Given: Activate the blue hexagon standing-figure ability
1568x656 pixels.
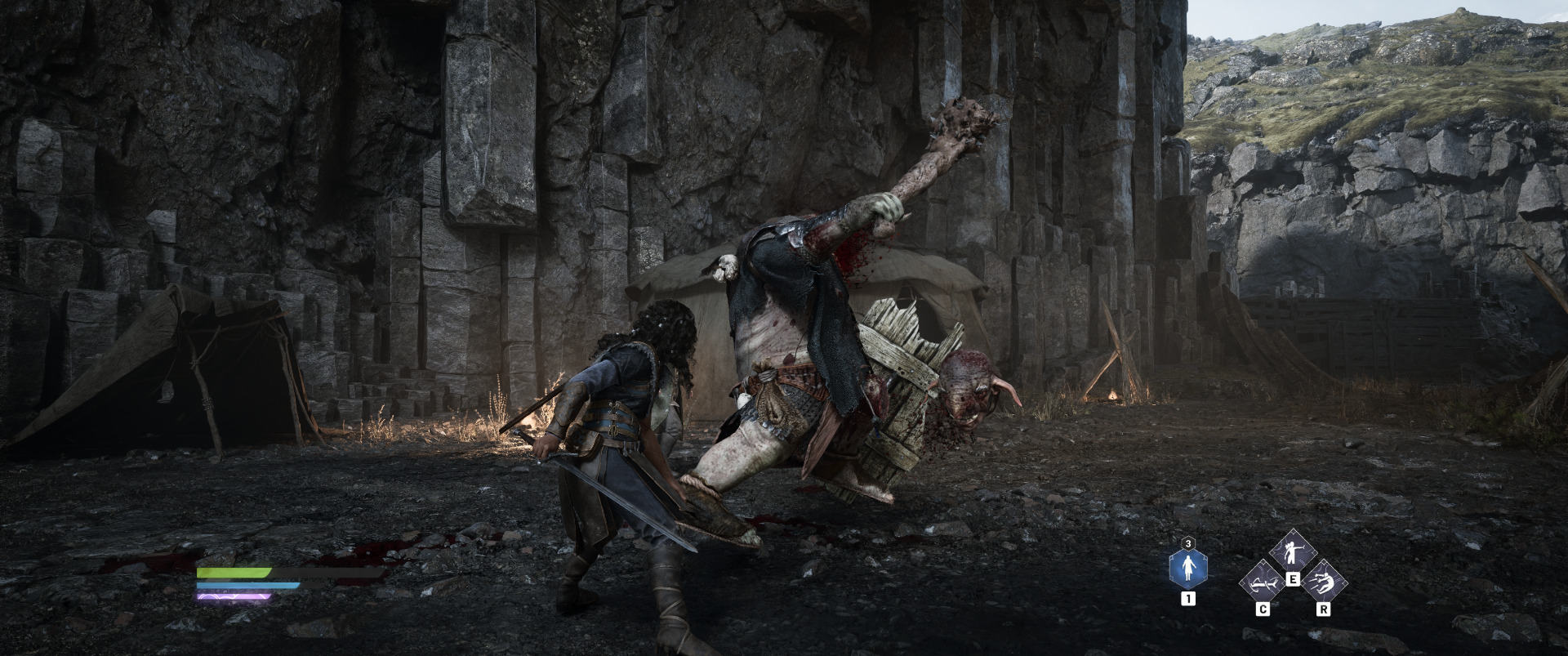Looking at the screenshot, I should (1188, 569).
